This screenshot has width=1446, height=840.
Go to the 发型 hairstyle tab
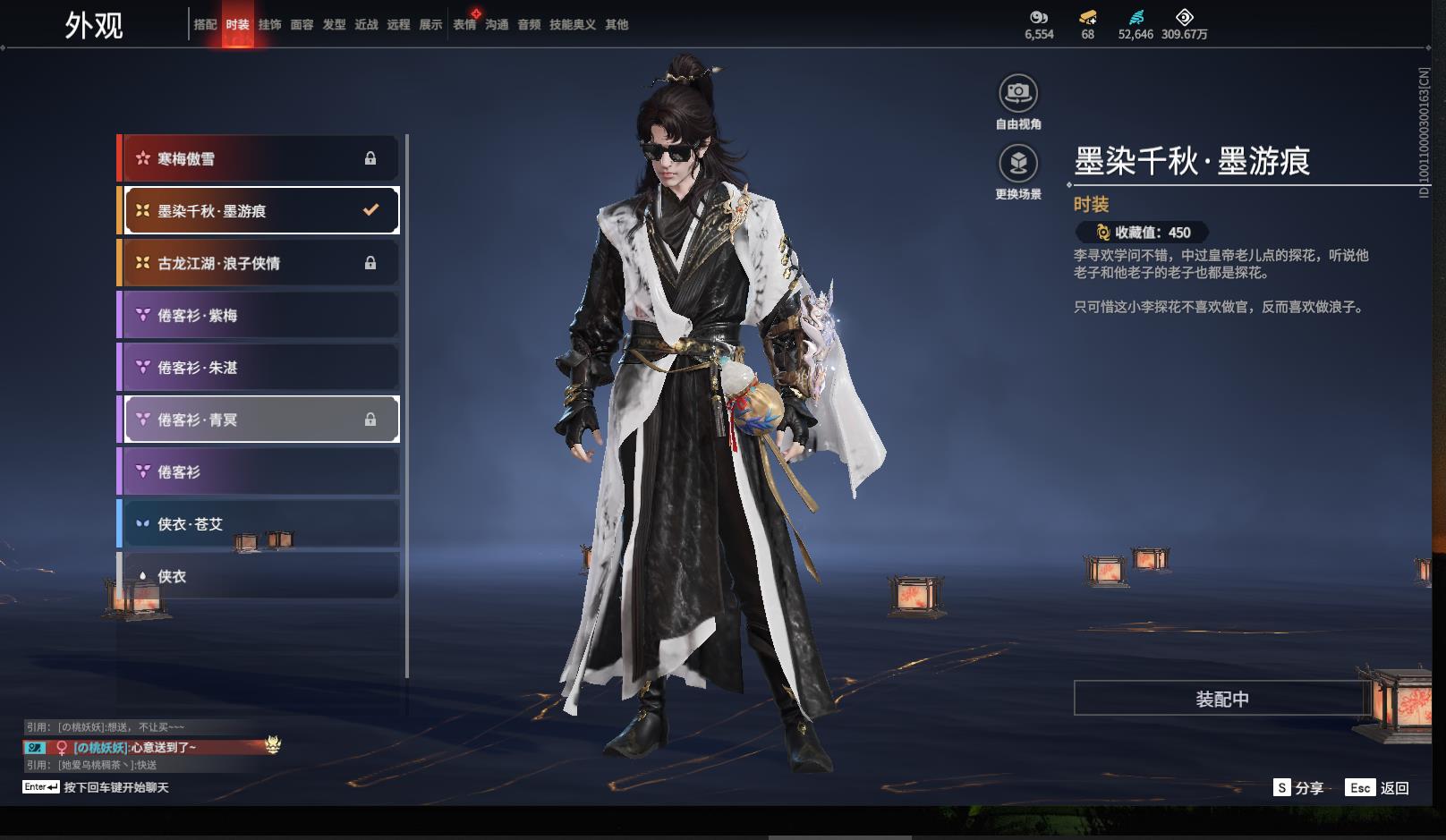pyautogui.click(x=334, y=25)
